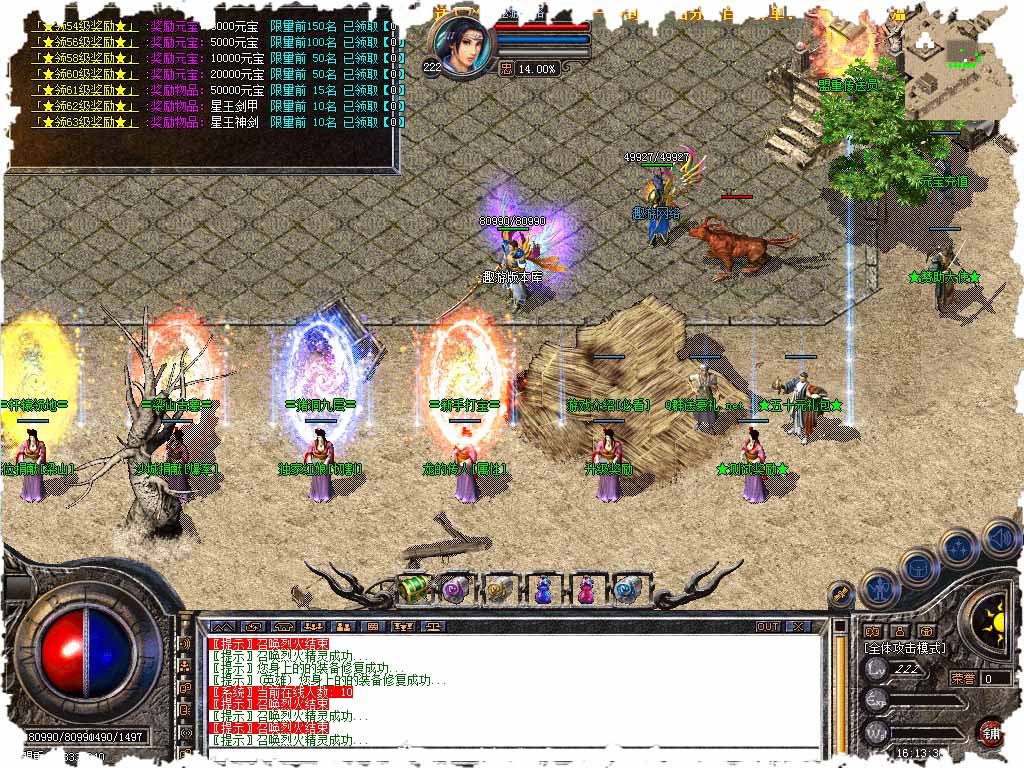Use the blue swirl scroll hotbar item
The width and height of the screenshot is (1024, 768).
628,589
